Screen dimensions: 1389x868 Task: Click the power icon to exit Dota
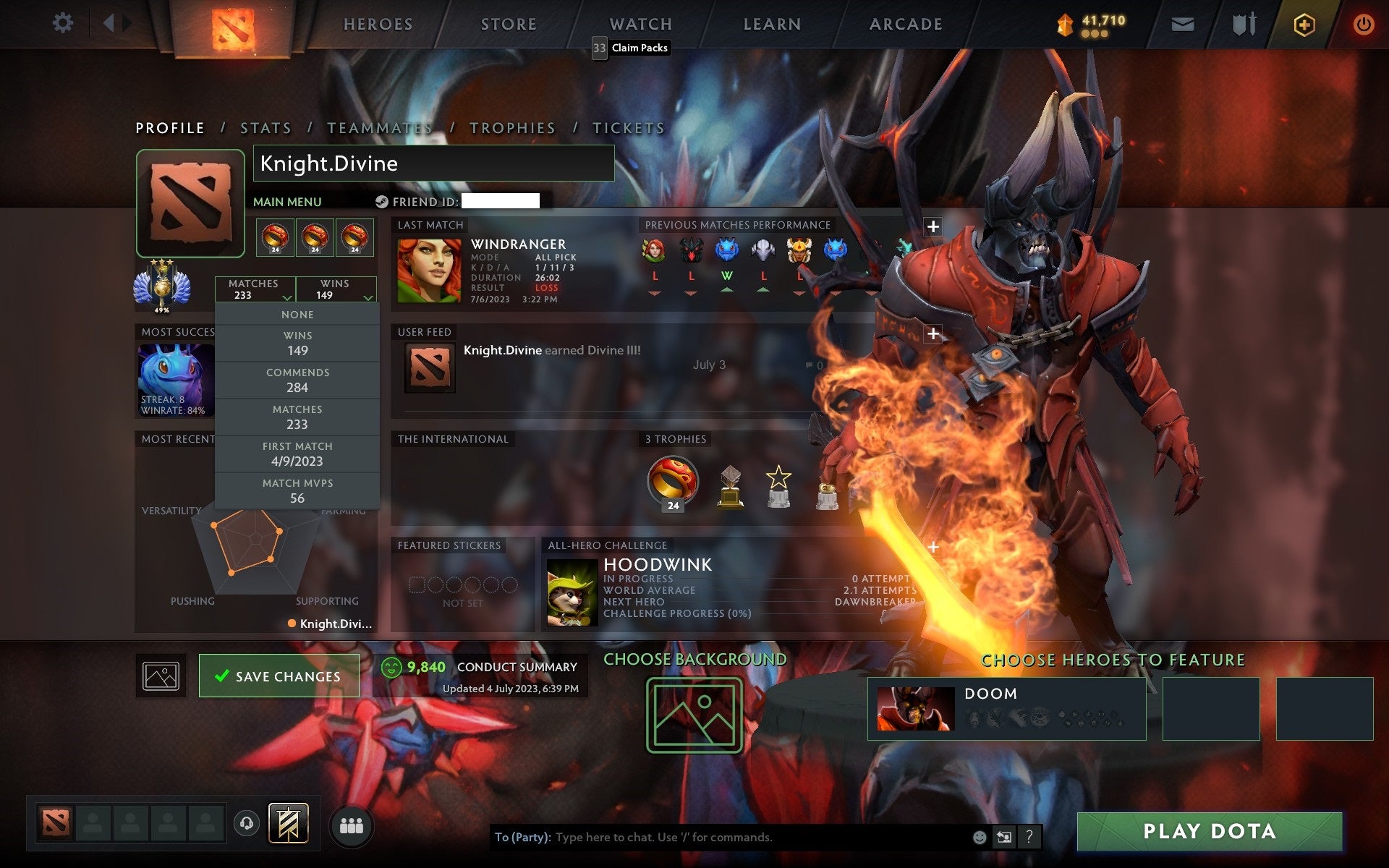click(1363, 23)
